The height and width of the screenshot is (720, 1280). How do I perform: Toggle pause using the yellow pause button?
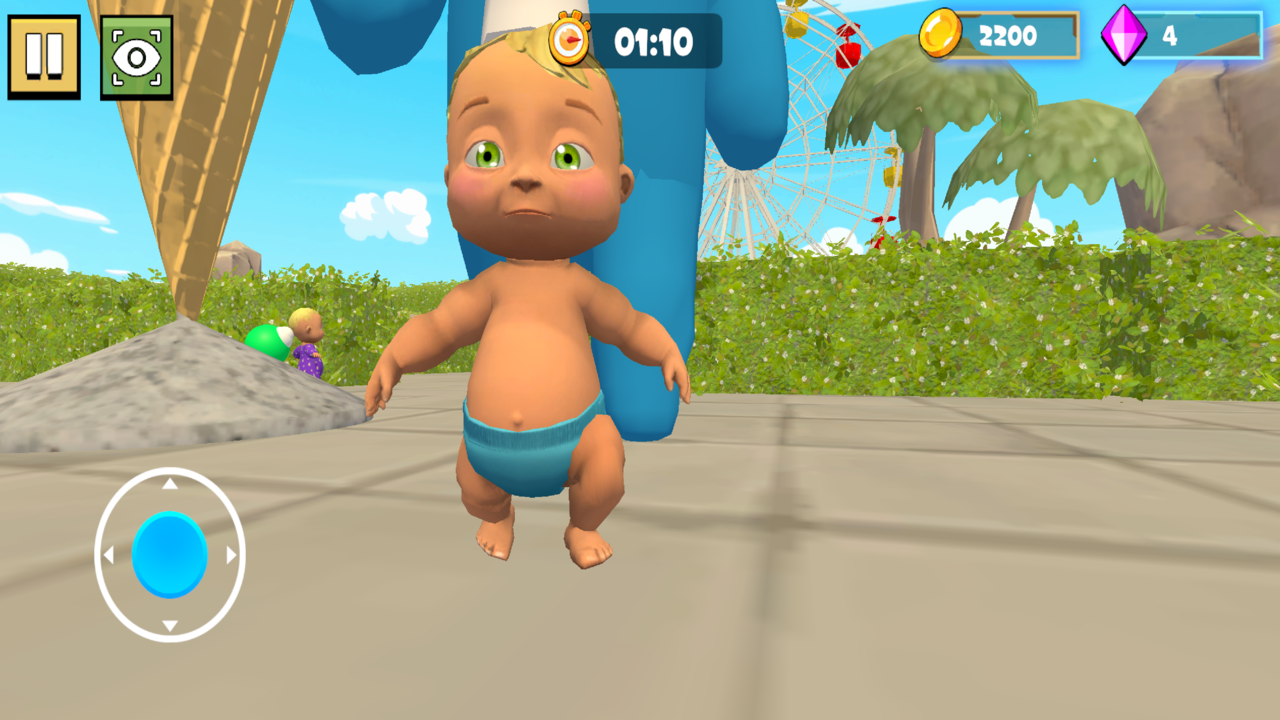point(44,58)
